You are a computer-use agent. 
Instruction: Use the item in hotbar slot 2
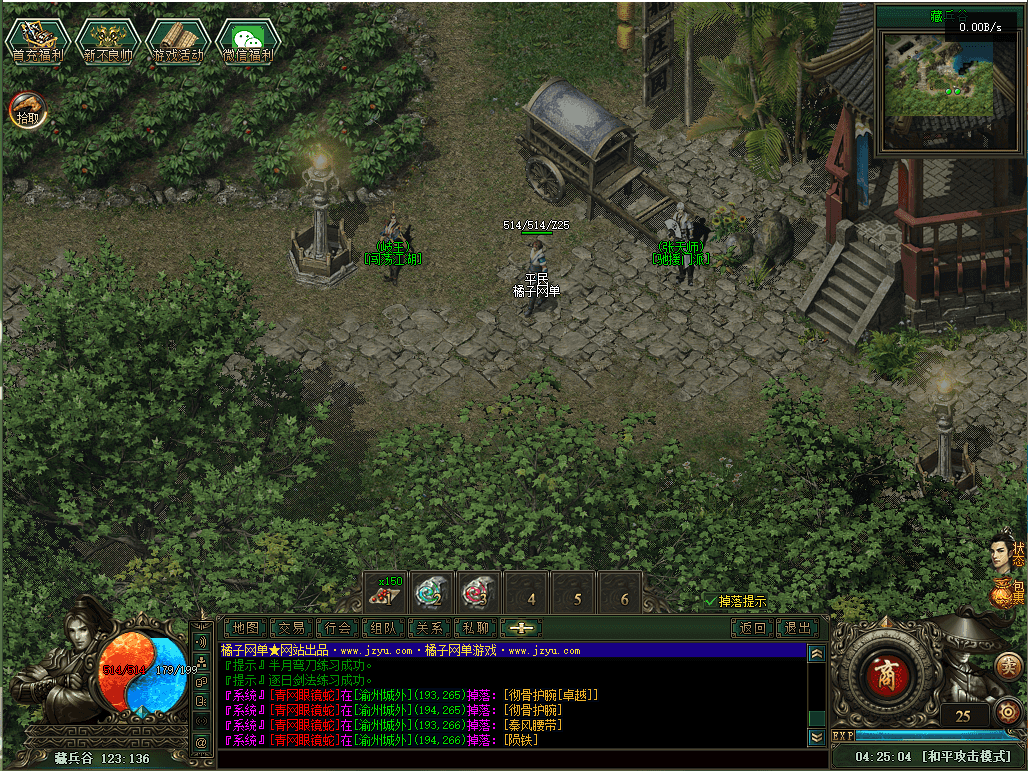[x=431, y=592]
